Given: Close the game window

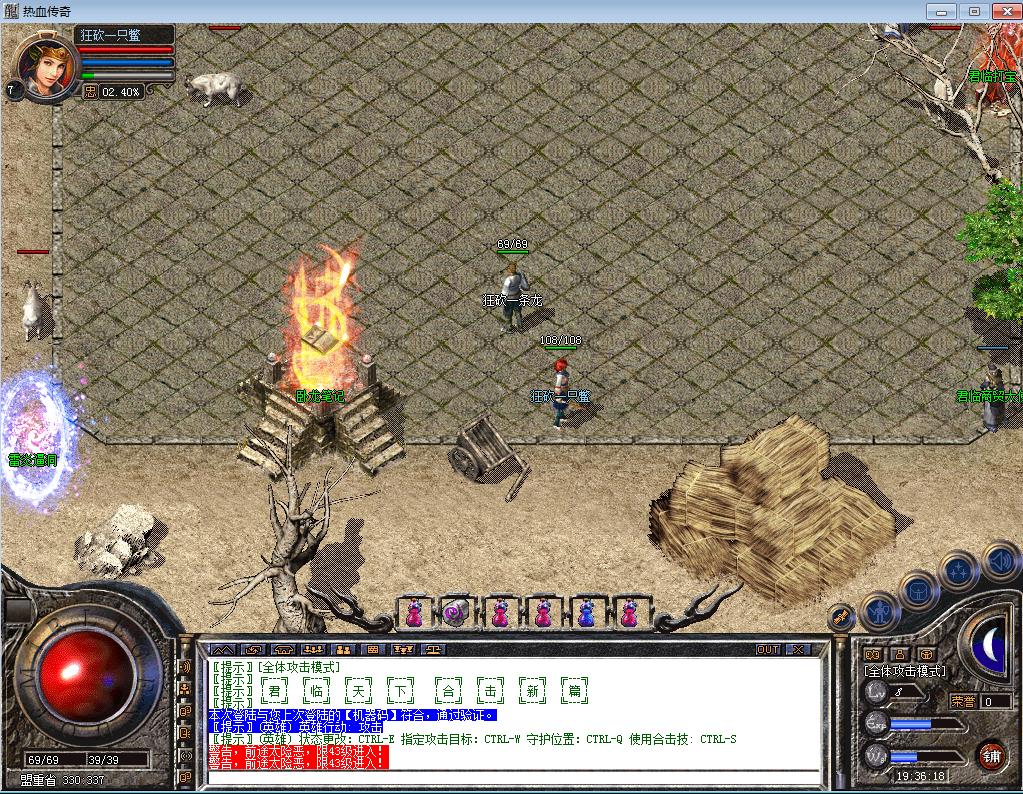Looking at the screenshot, I should (x=1003, y=11).
